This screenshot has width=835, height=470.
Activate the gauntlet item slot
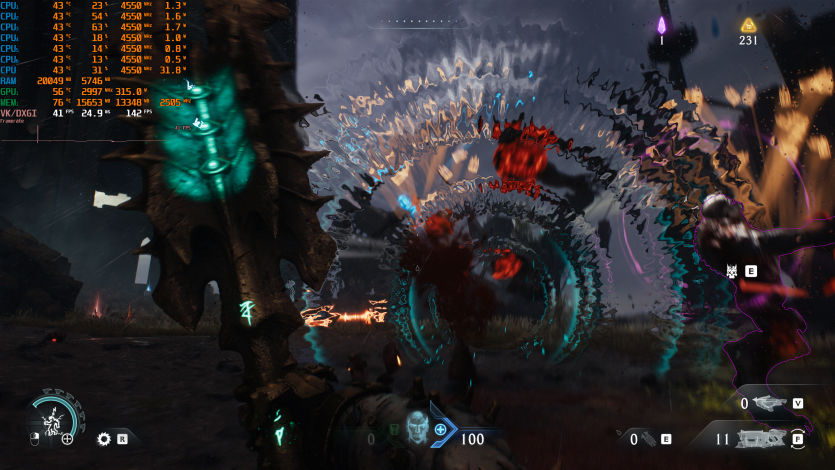(648, 438)
